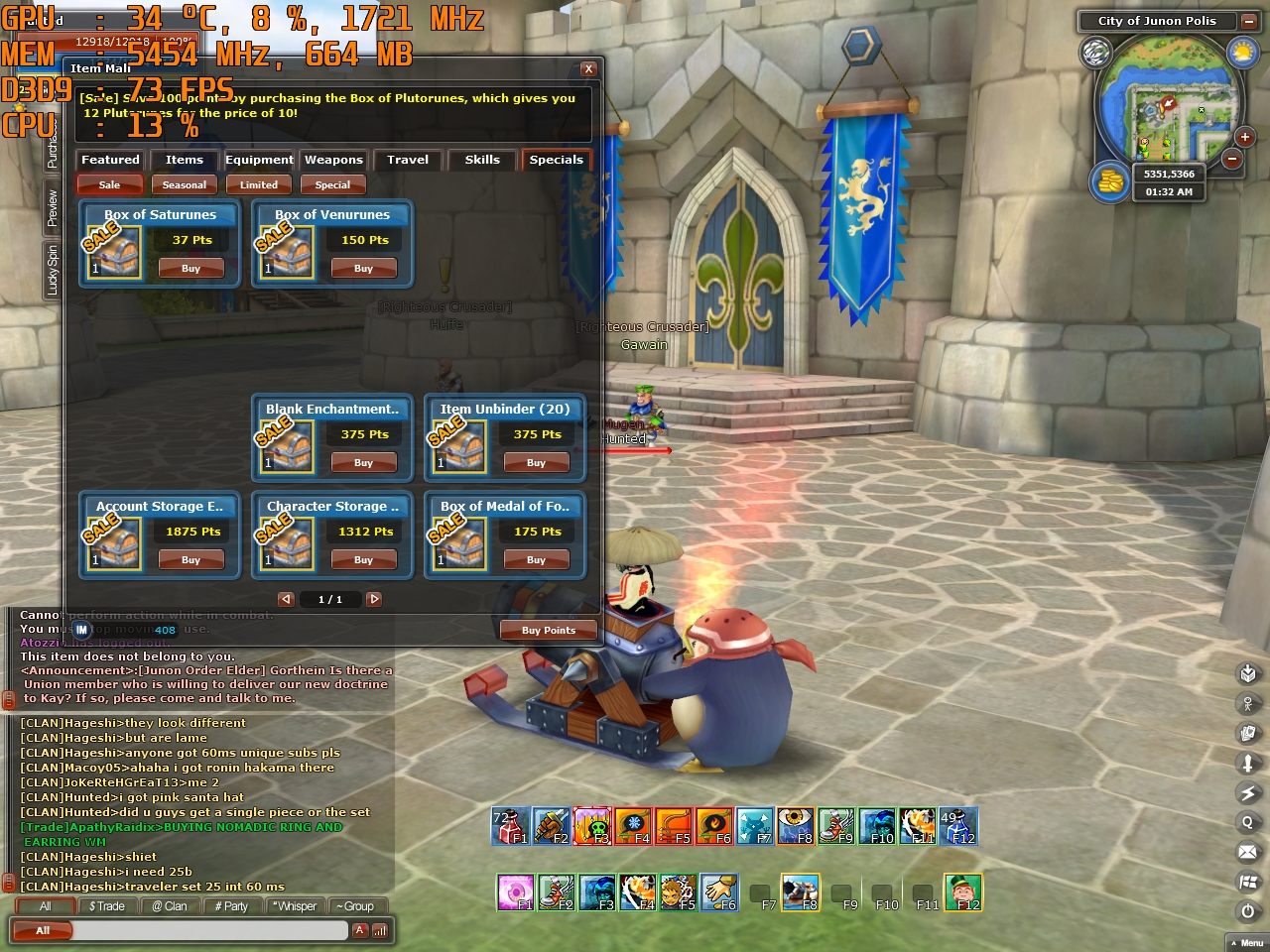Select the Trade chat channel tab
Viewport: 1270px width, 952px height.
pos(107,906)
